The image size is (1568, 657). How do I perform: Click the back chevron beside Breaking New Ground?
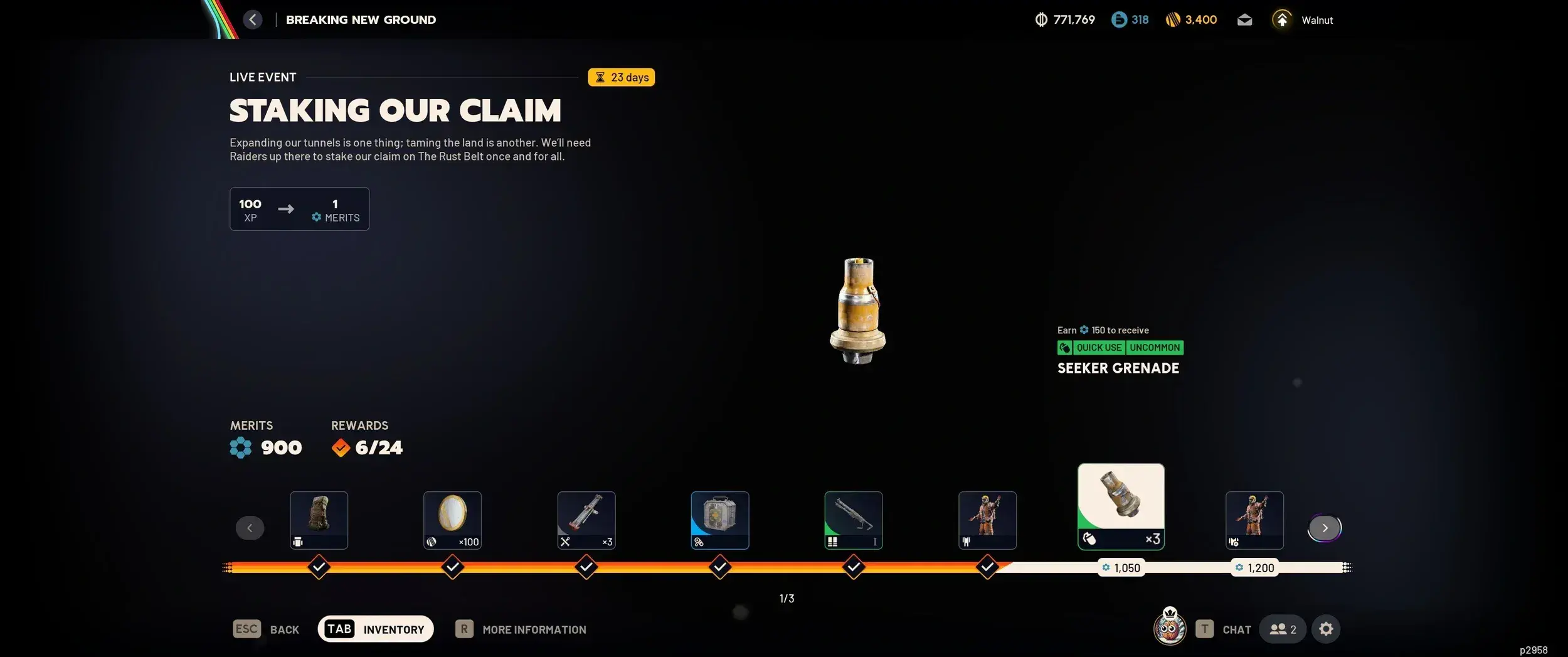click(x=253, y=19)
